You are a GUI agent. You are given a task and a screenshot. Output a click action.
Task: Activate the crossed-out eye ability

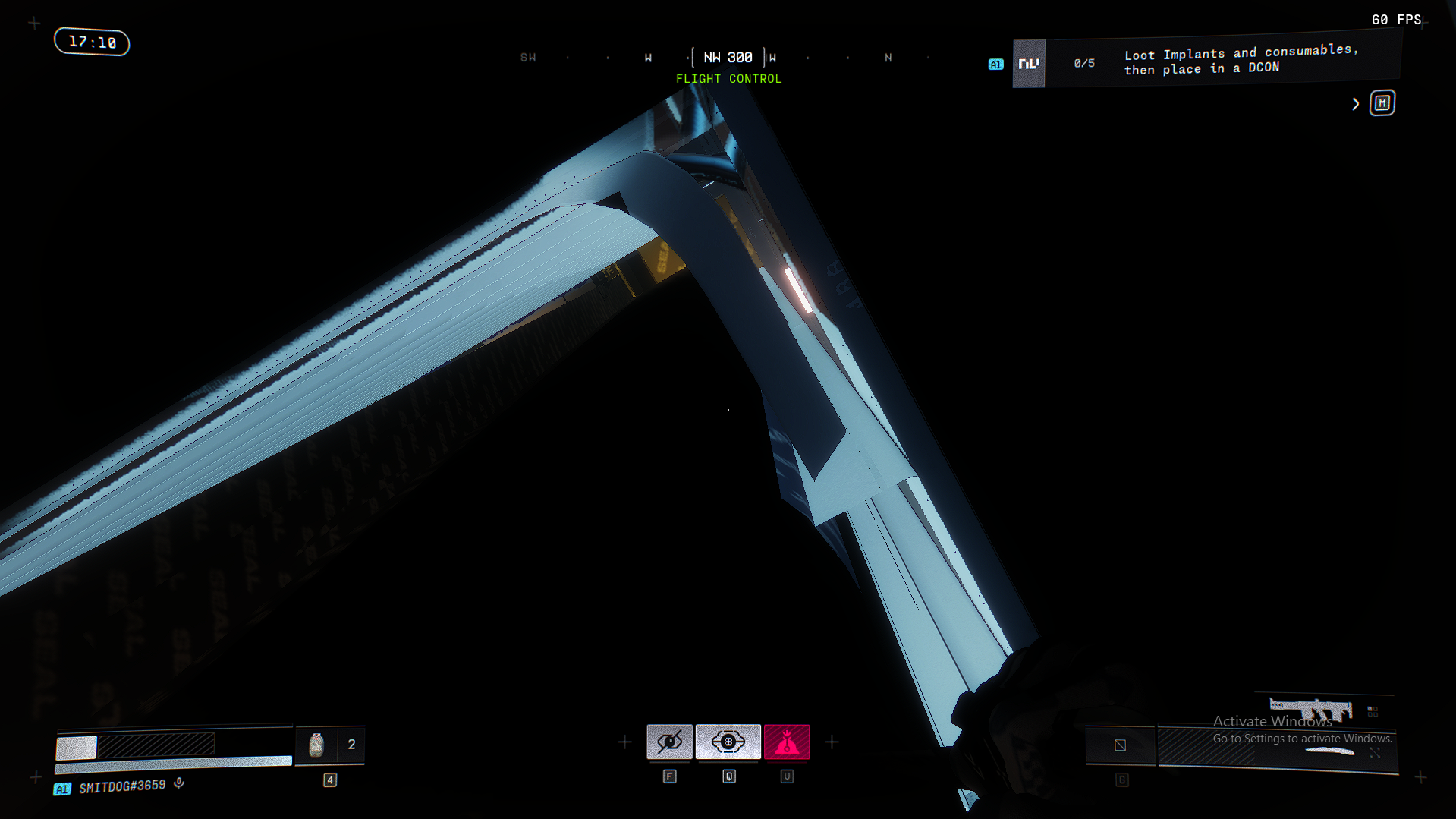click(x=669, y=742)
